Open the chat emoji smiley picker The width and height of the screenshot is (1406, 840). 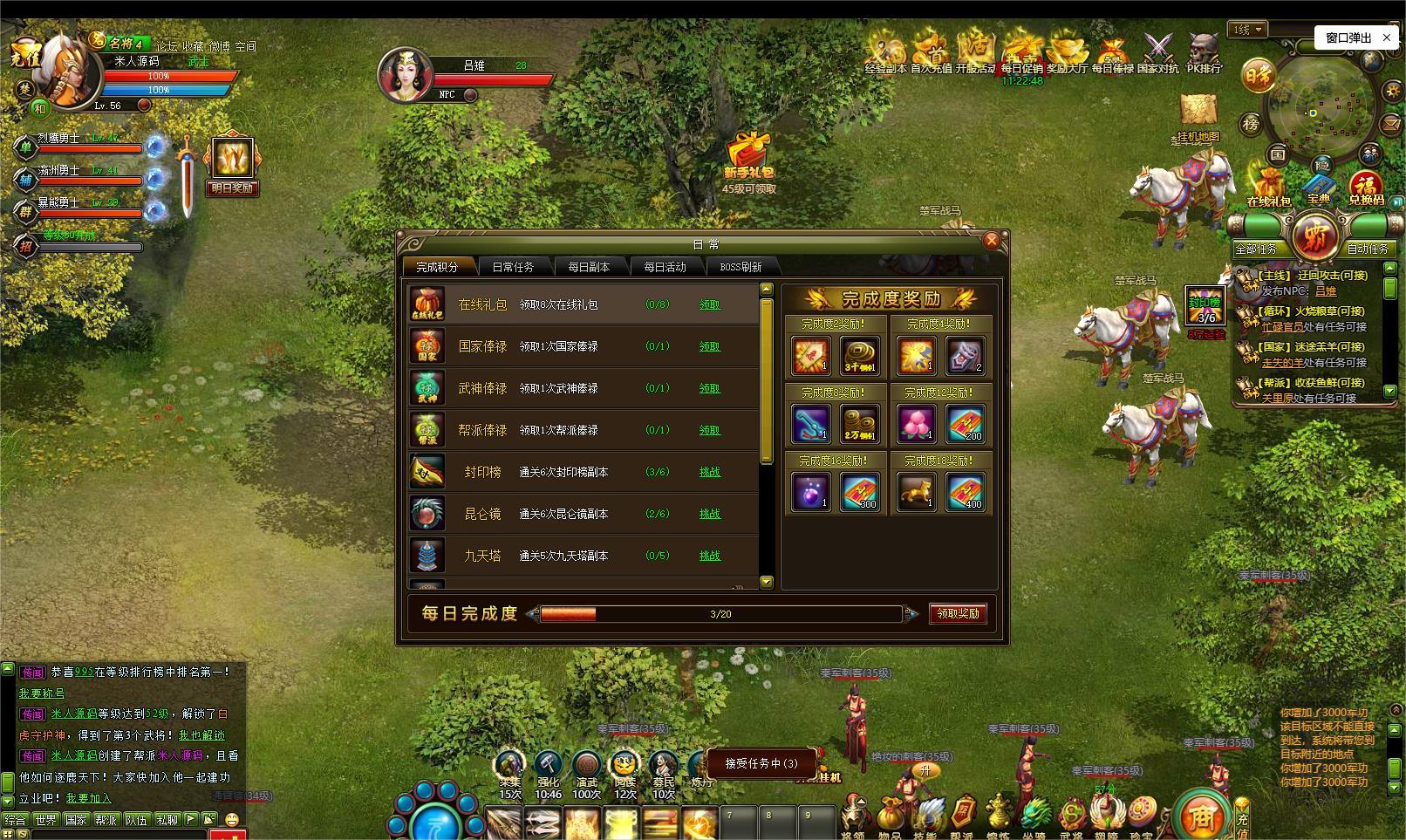[x=232, y=820]
